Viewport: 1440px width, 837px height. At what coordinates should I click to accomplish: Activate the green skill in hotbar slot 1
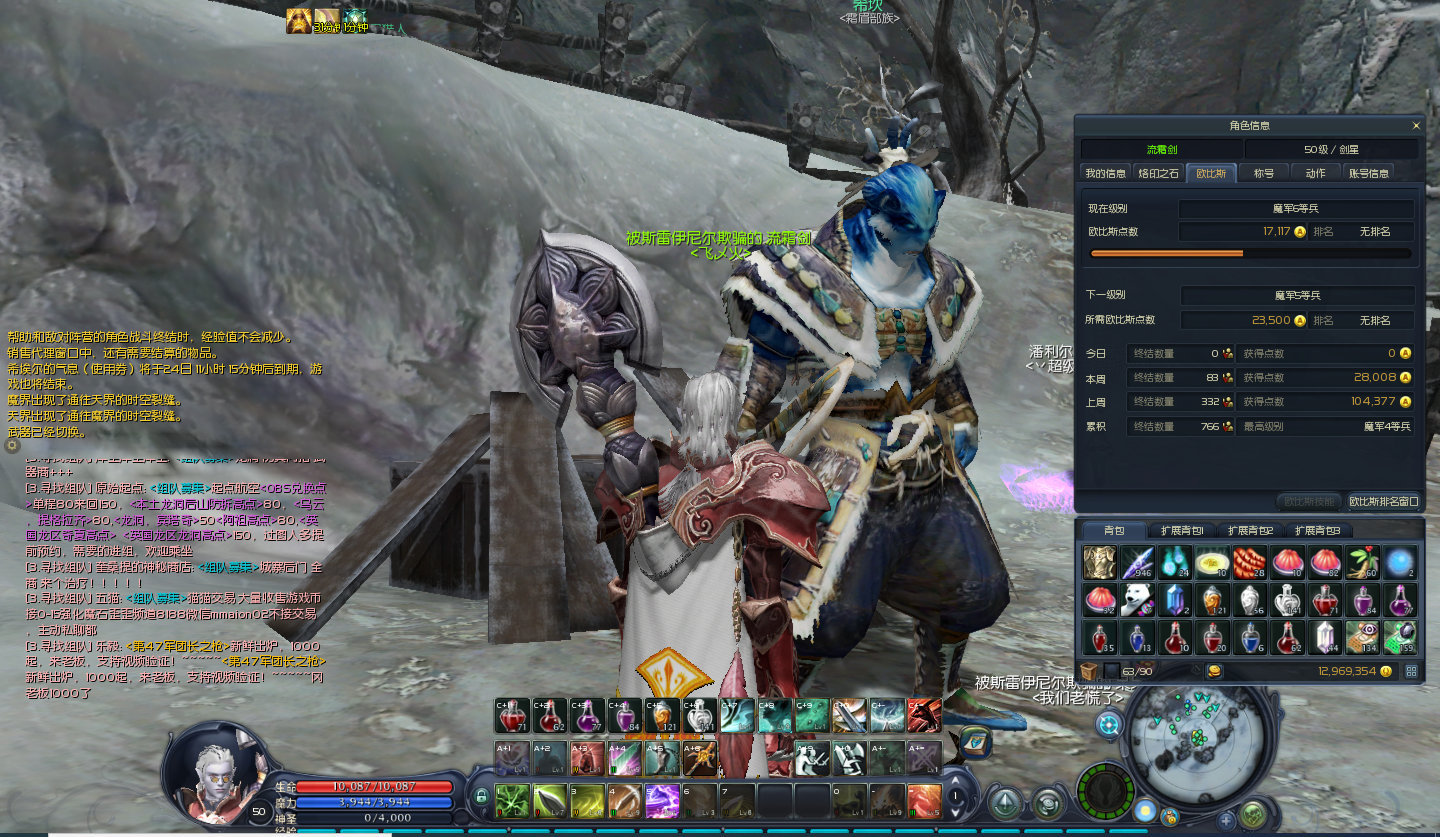pyautogui.click(x=512, y=800)
